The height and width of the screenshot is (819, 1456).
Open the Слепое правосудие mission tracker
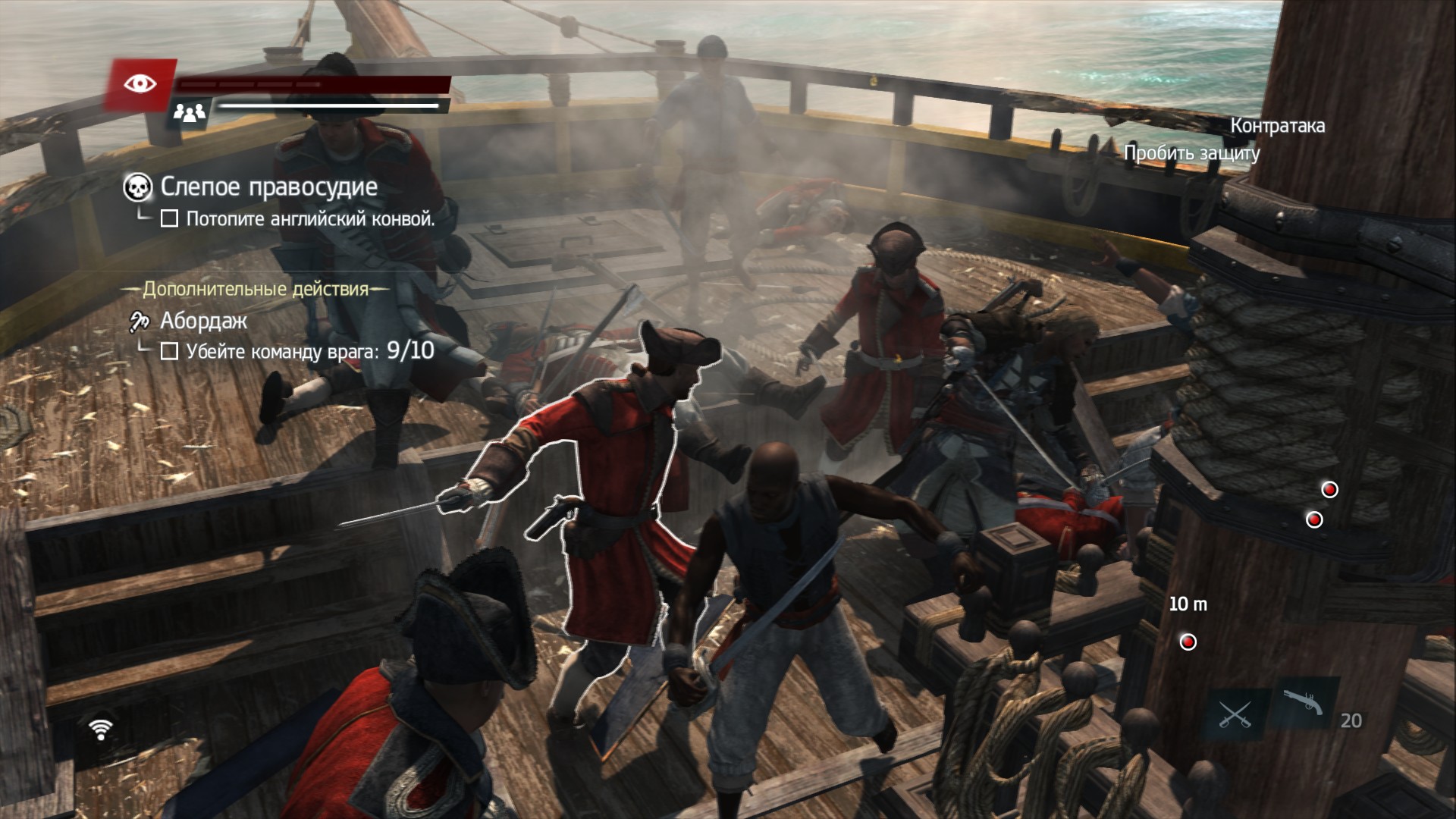[268, 187]
